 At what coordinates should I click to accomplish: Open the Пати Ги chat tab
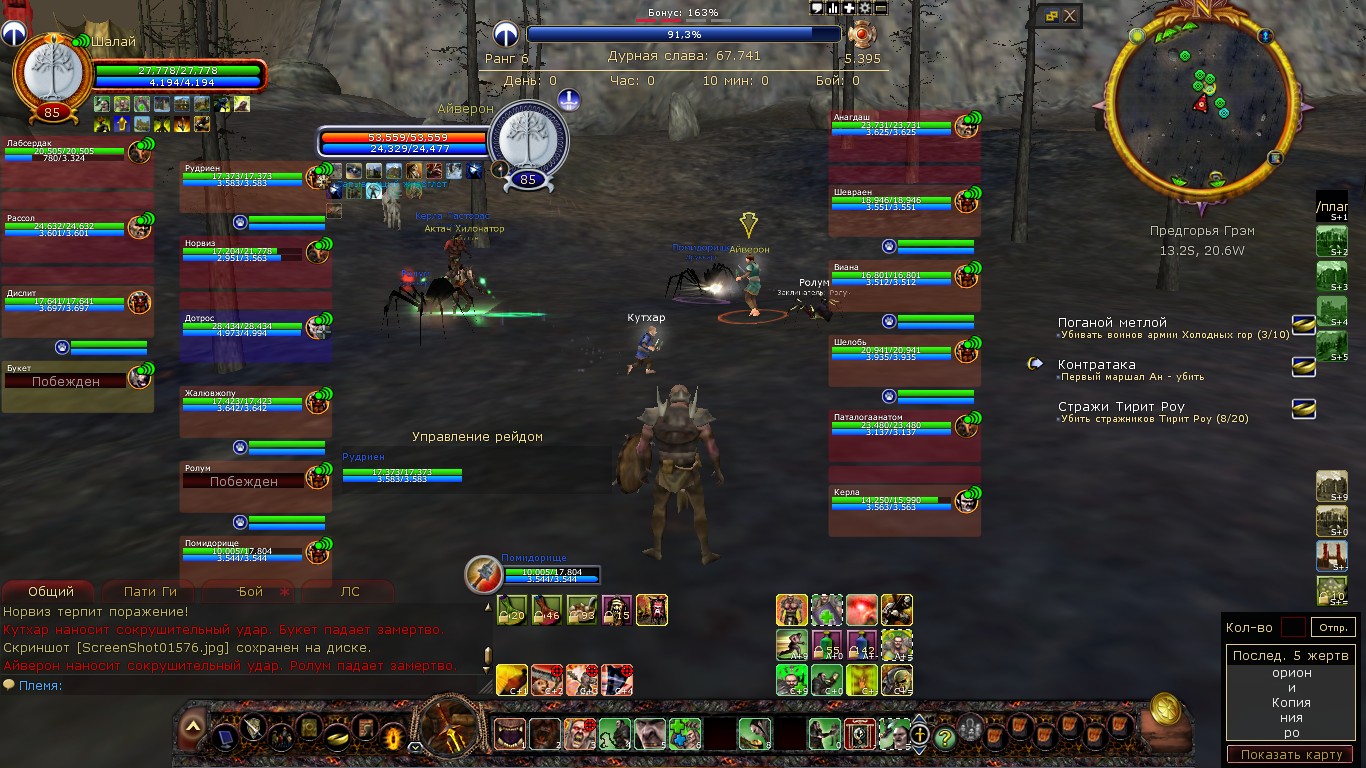tap(150, 591)
